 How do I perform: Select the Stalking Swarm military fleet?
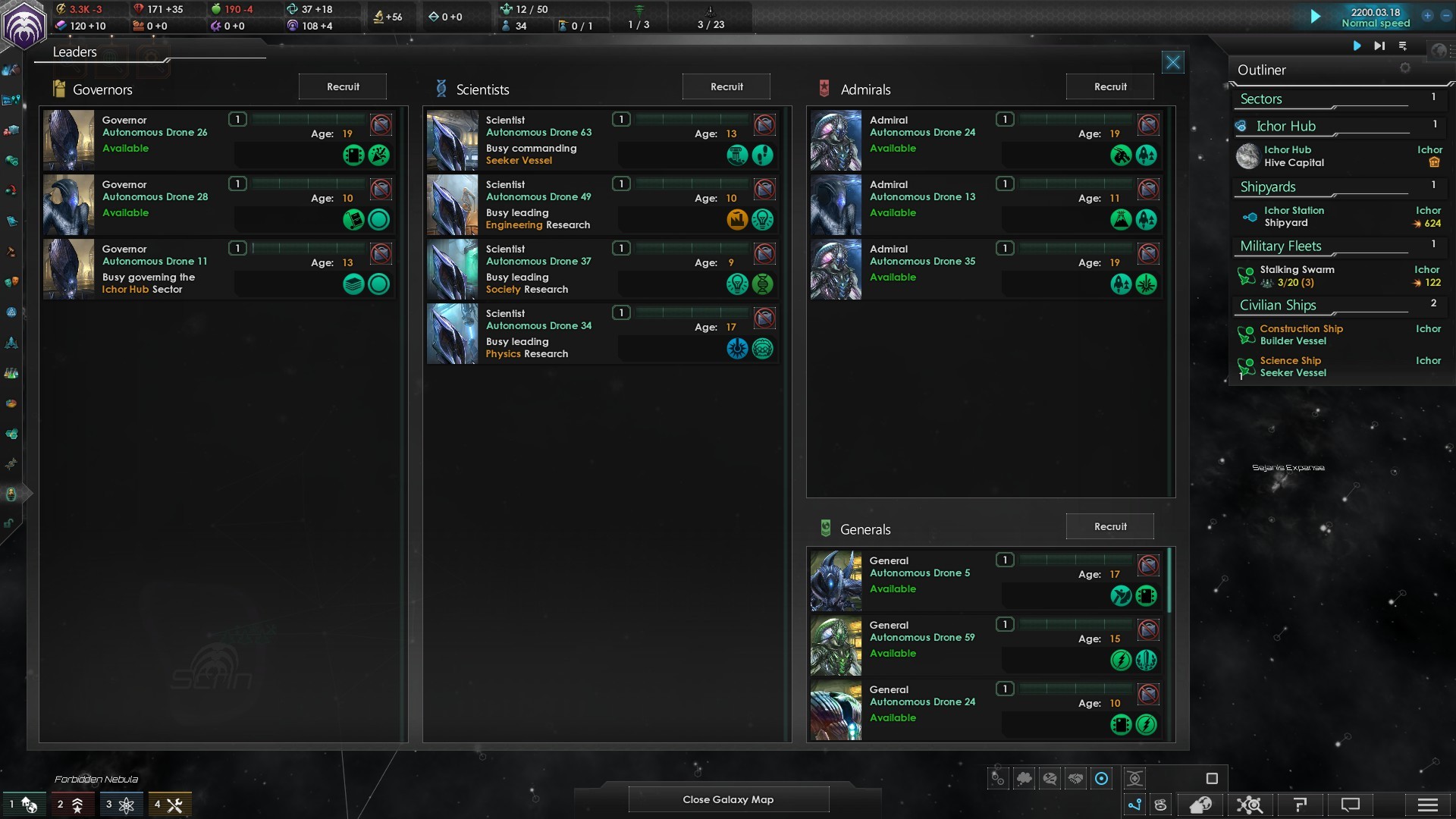pyautogui.click(x=1297, y=276)
